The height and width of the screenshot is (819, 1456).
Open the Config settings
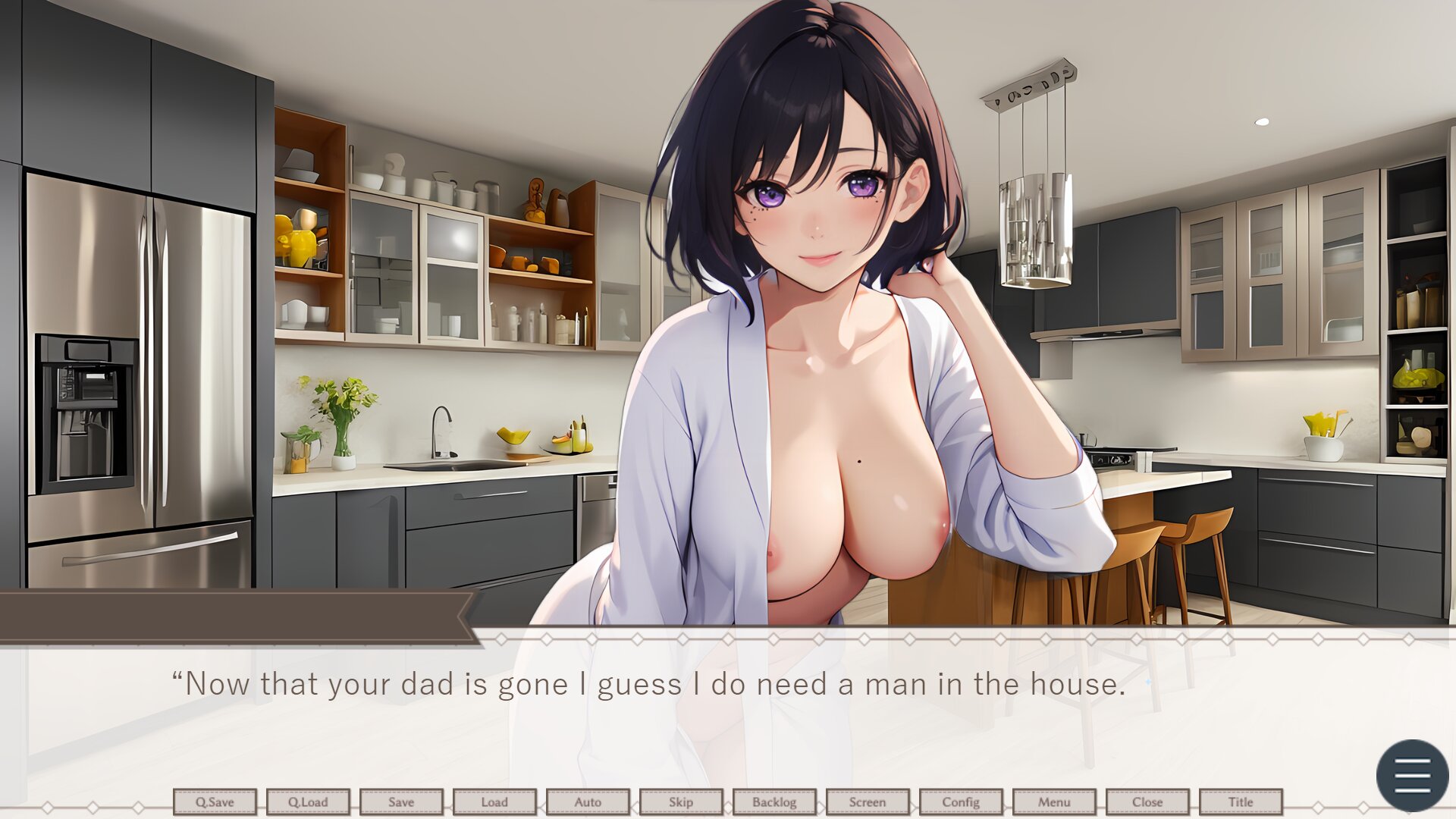click(961, 802)
